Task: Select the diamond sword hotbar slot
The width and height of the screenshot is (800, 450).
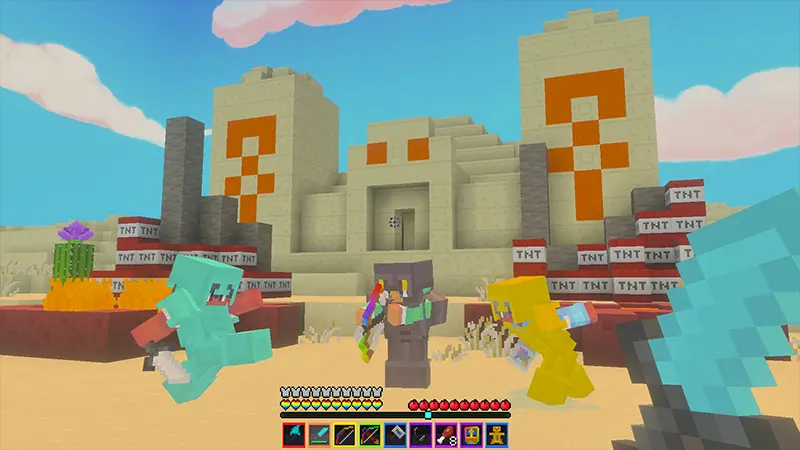Action: [x=318, y=434]
